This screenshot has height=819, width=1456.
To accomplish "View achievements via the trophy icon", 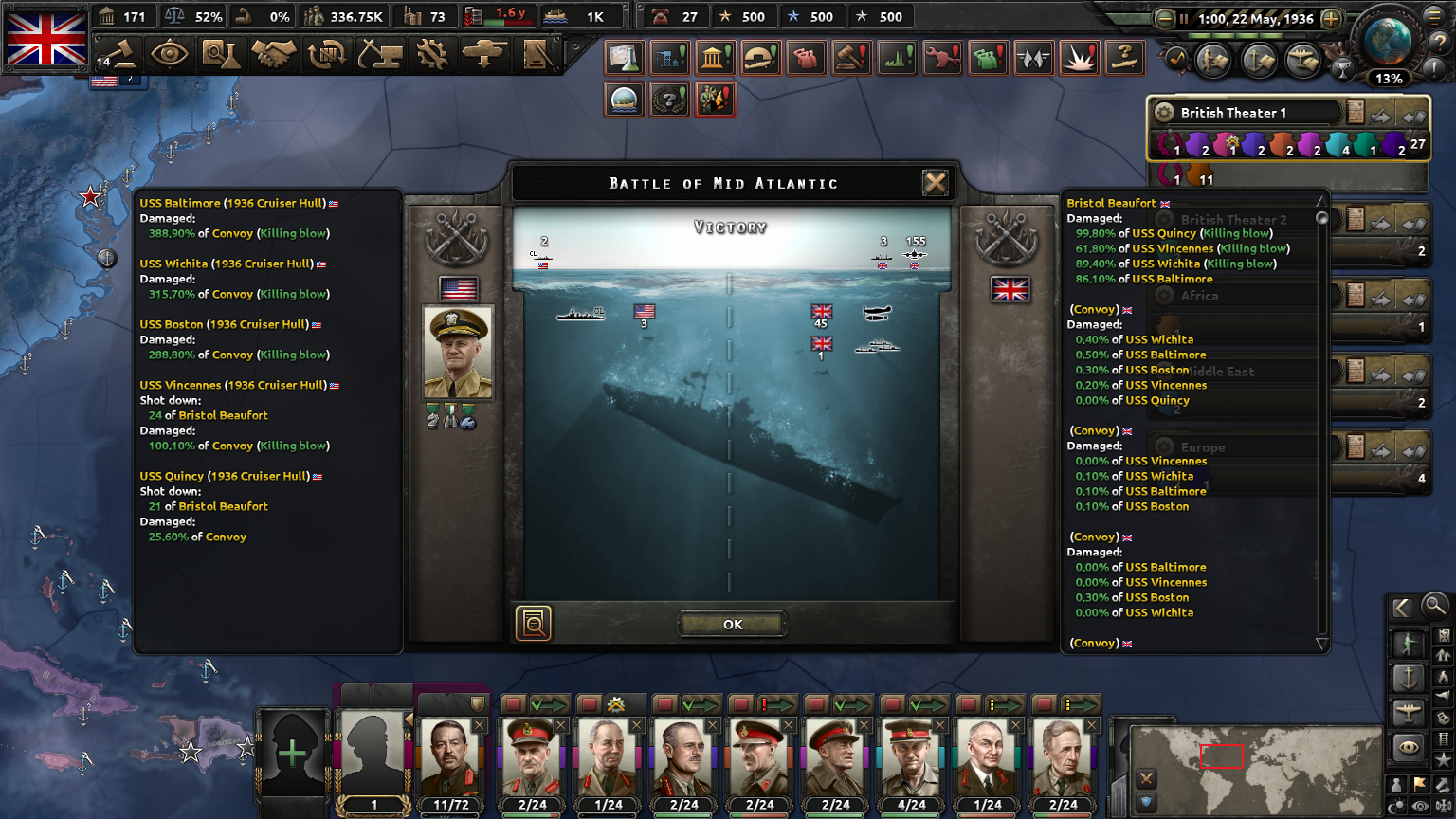I will pos(1343,68).
